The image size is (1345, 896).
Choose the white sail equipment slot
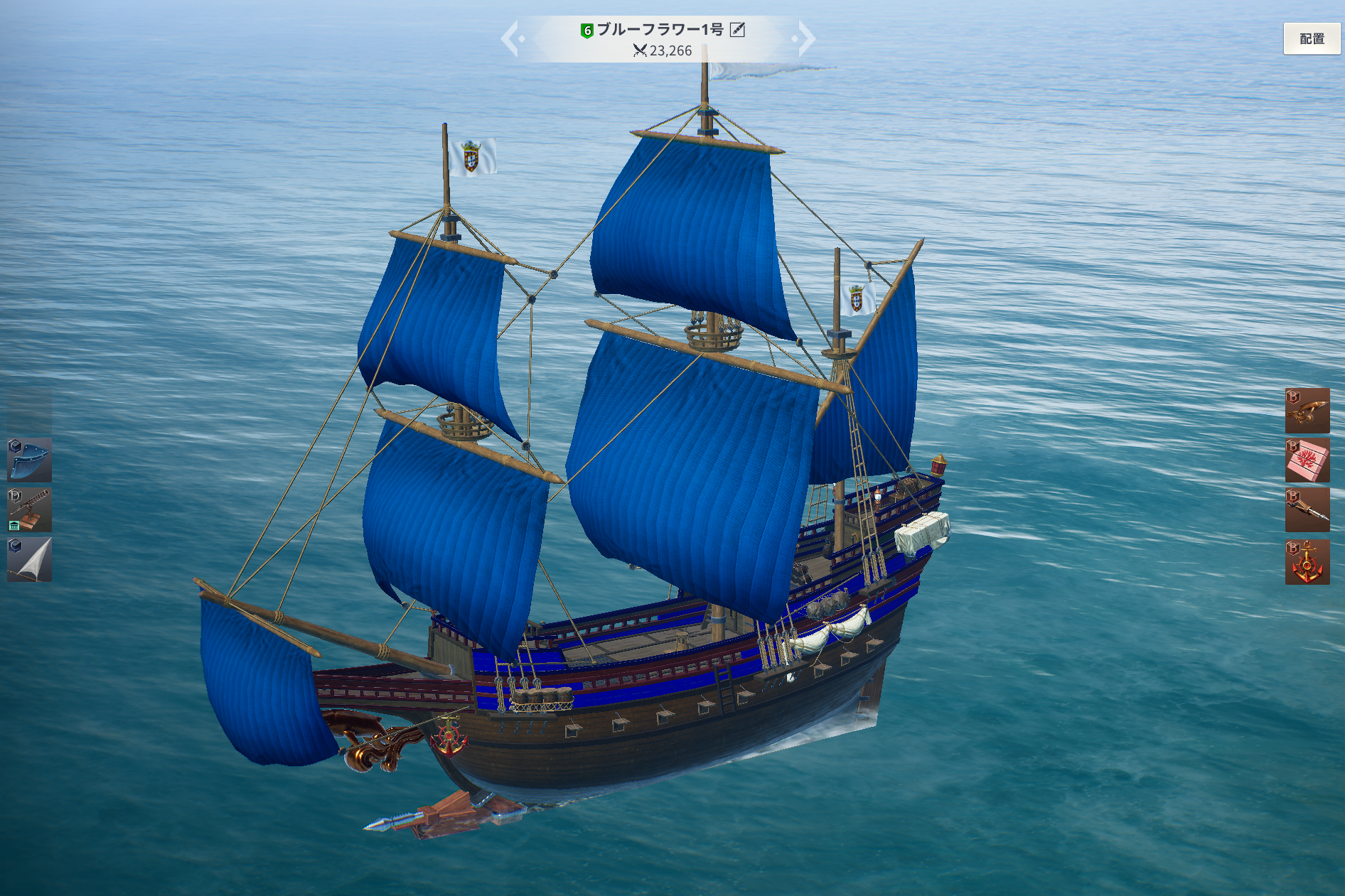pos(29,560)
